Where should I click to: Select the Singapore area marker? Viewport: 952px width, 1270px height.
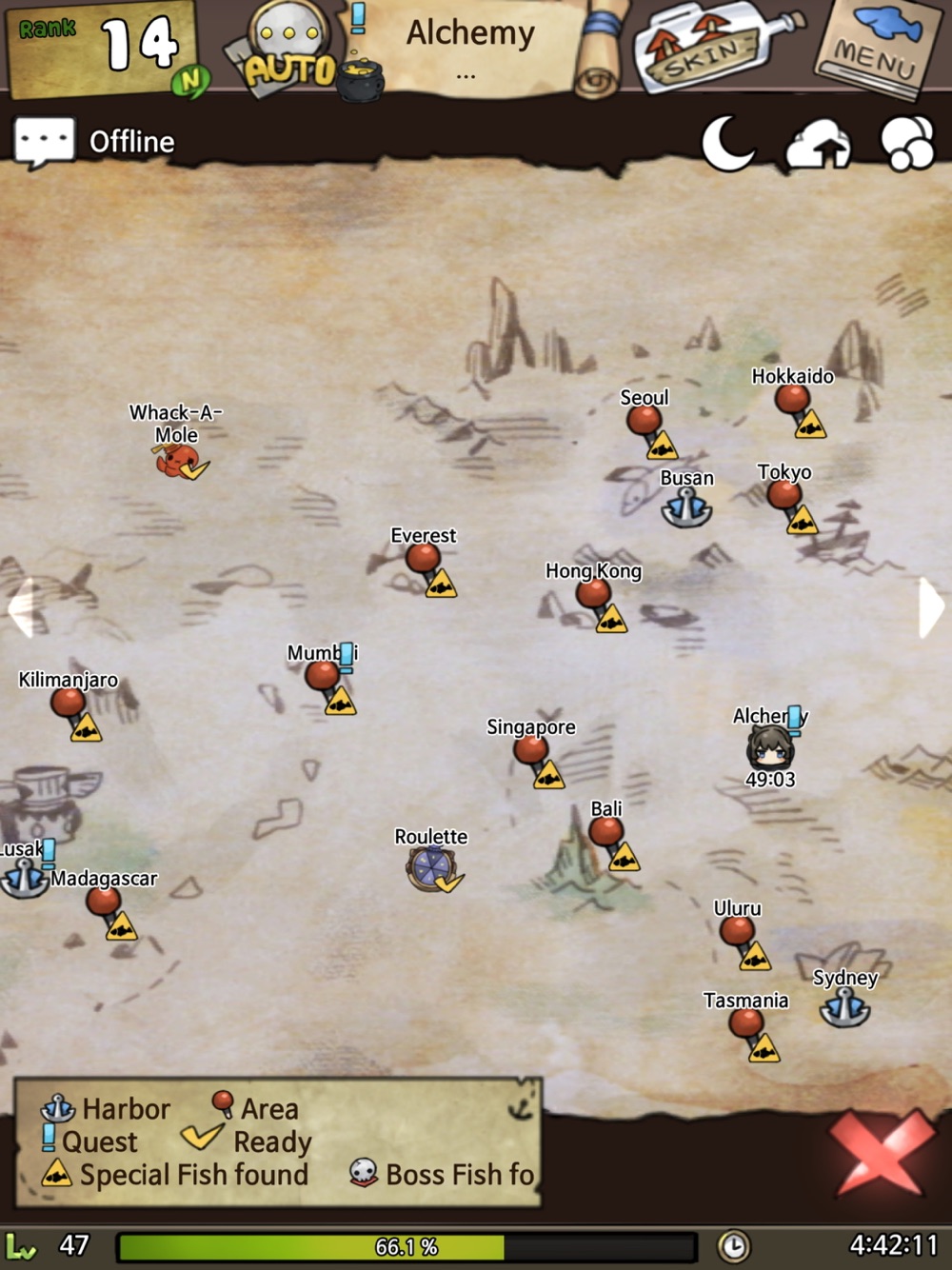coord(531,750)
